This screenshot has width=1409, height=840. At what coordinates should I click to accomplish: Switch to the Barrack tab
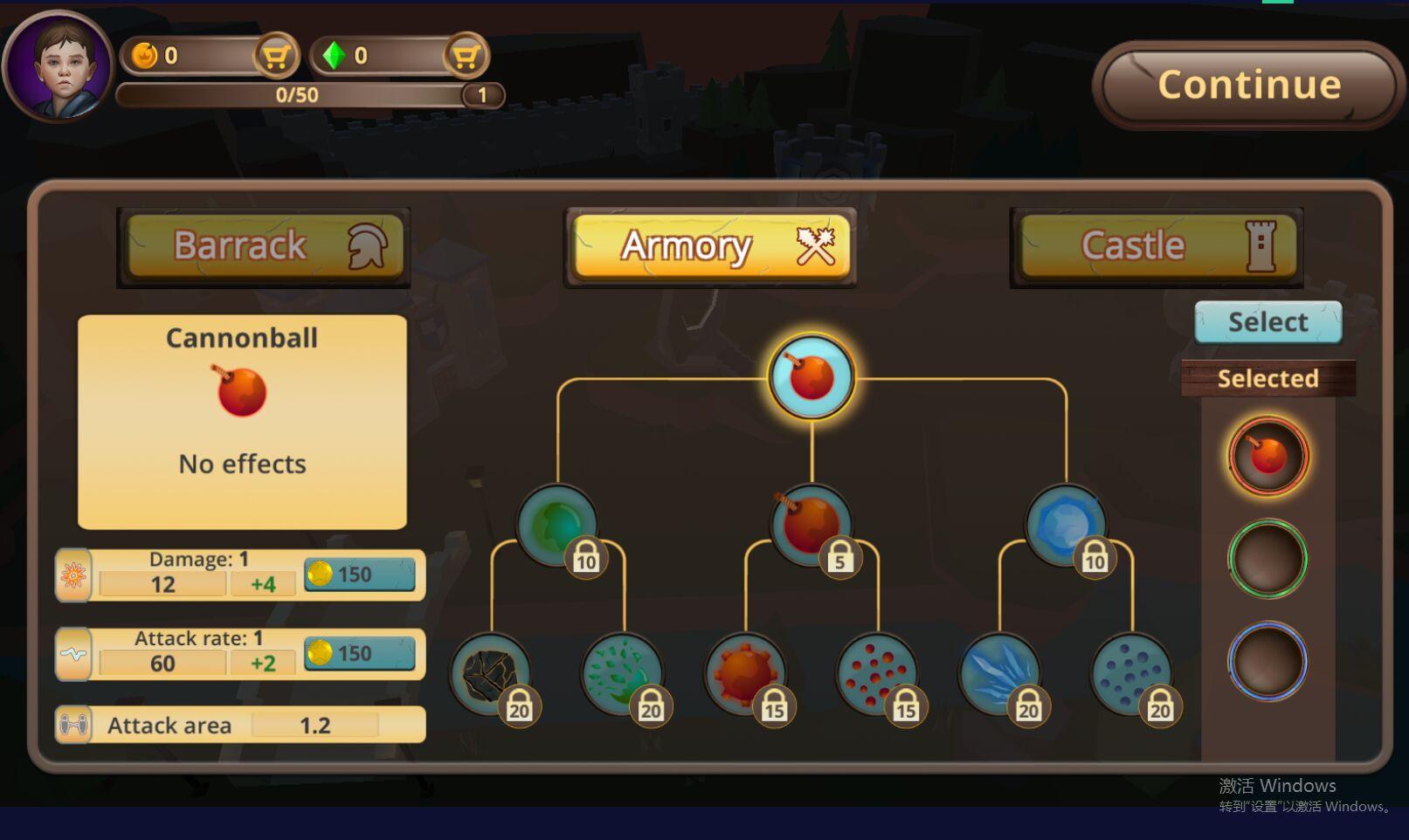tap(264, 245)
